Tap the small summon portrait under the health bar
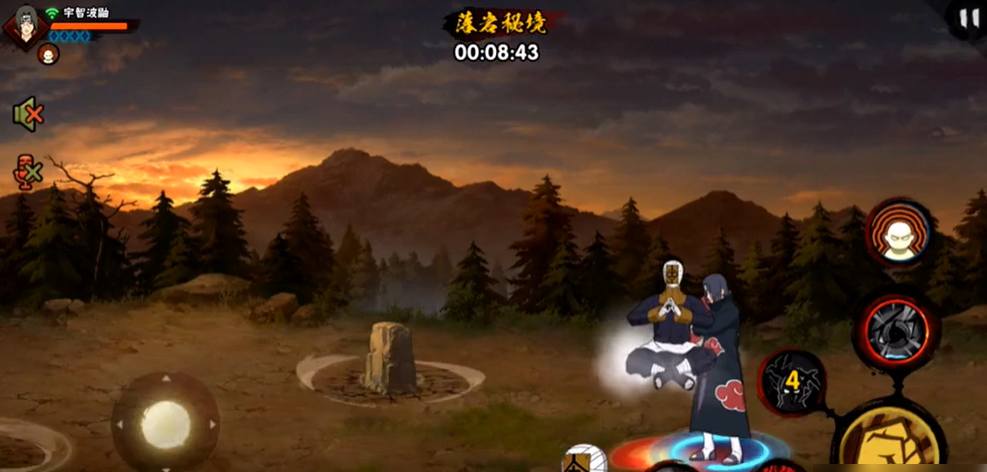Viewport: 987px width, 472px height. click(x=47, y=55)
